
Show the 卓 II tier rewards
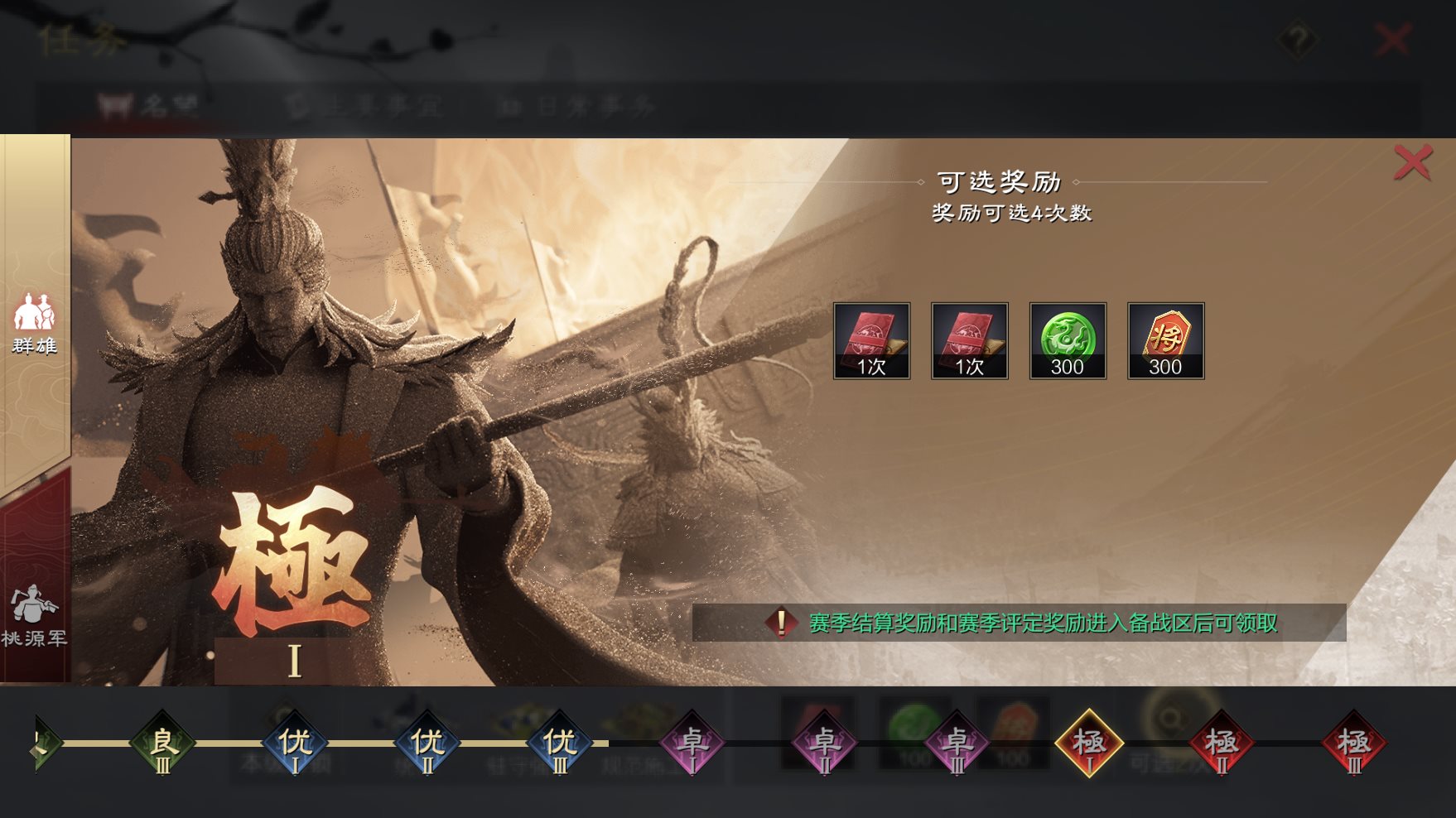tap(825, 743)
